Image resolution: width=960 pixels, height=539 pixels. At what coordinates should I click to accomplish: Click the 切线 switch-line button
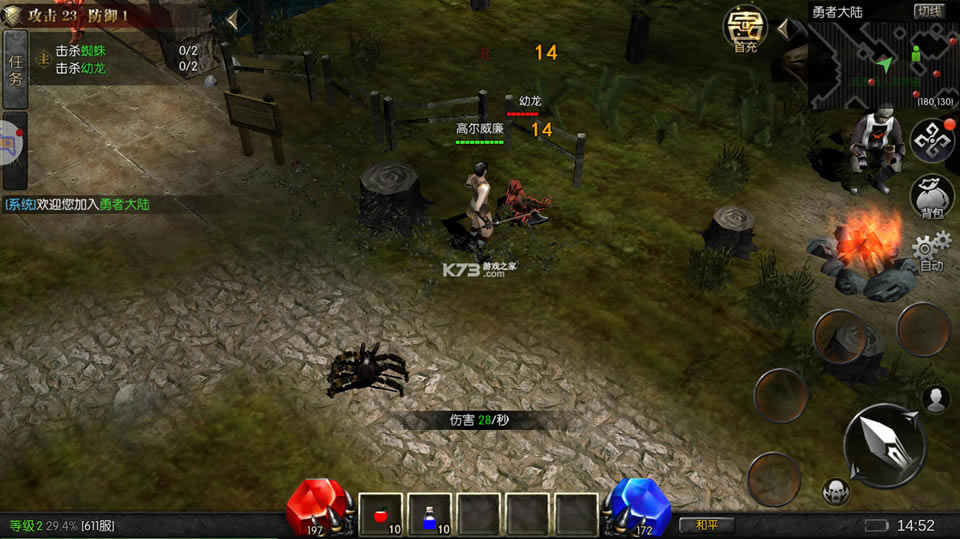coord(929,11)
